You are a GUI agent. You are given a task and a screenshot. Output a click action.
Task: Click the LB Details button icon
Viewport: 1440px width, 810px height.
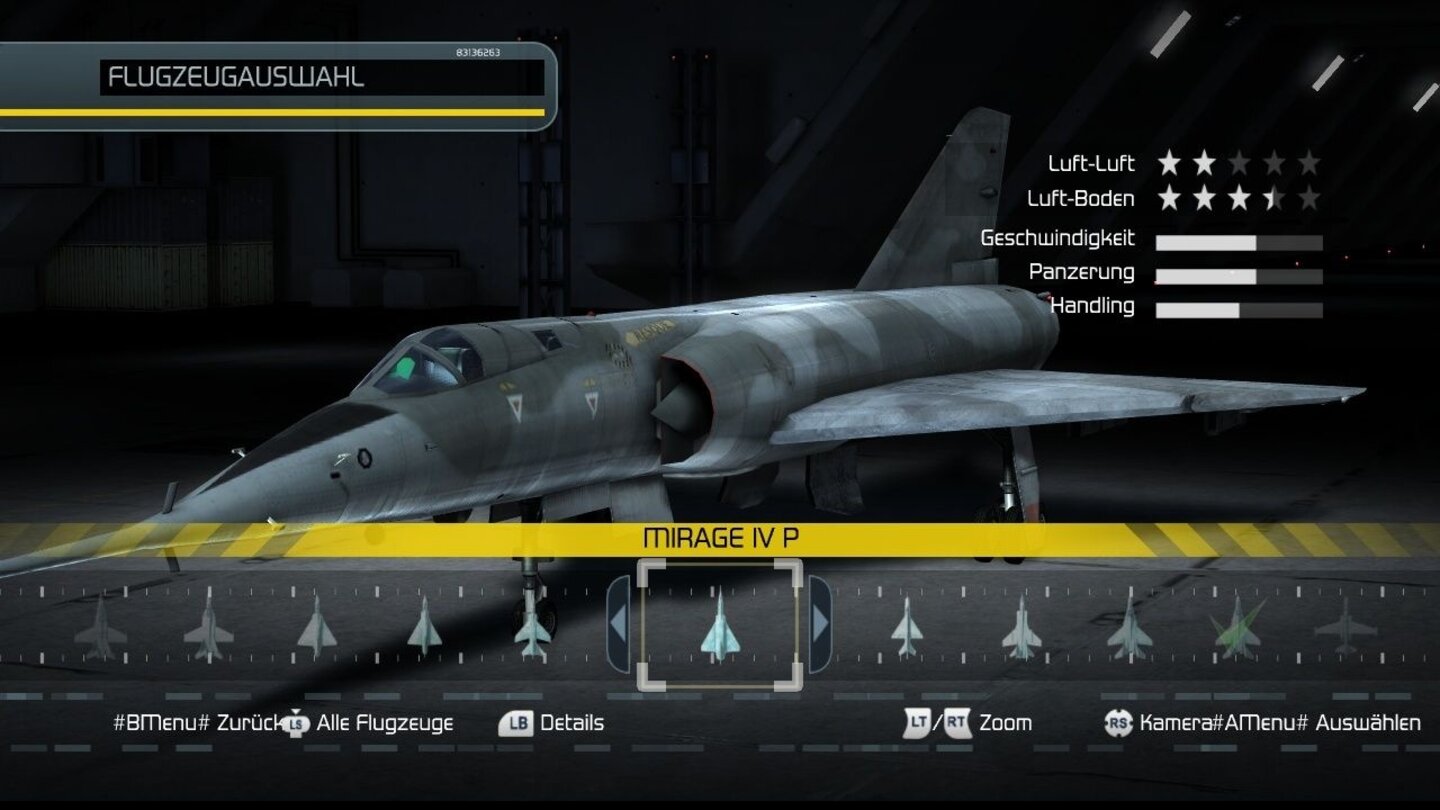coord(519,722)
